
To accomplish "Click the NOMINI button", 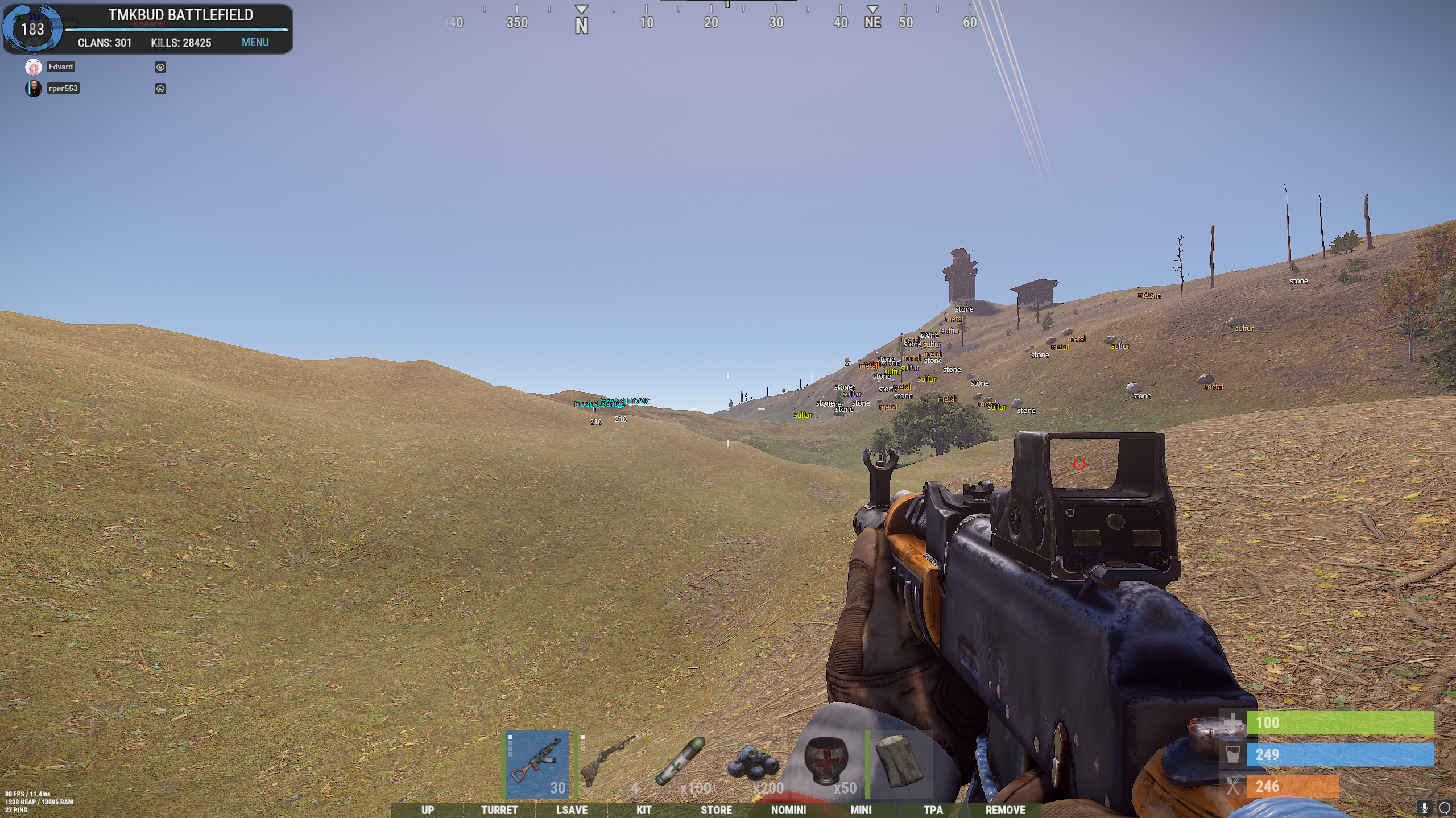I will coord(788,810).
